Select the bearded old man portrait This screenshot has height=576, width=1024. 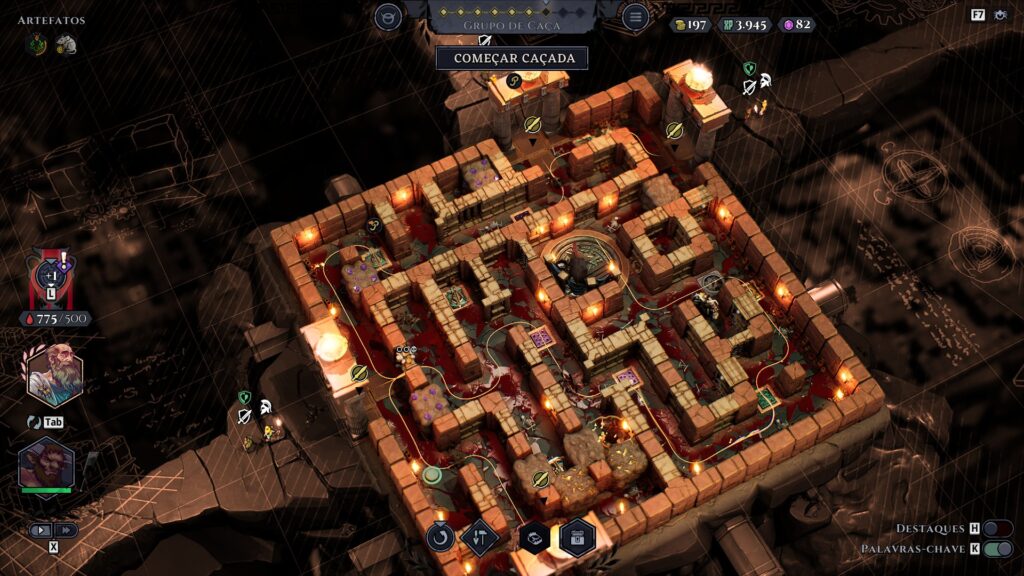[54, 375]
